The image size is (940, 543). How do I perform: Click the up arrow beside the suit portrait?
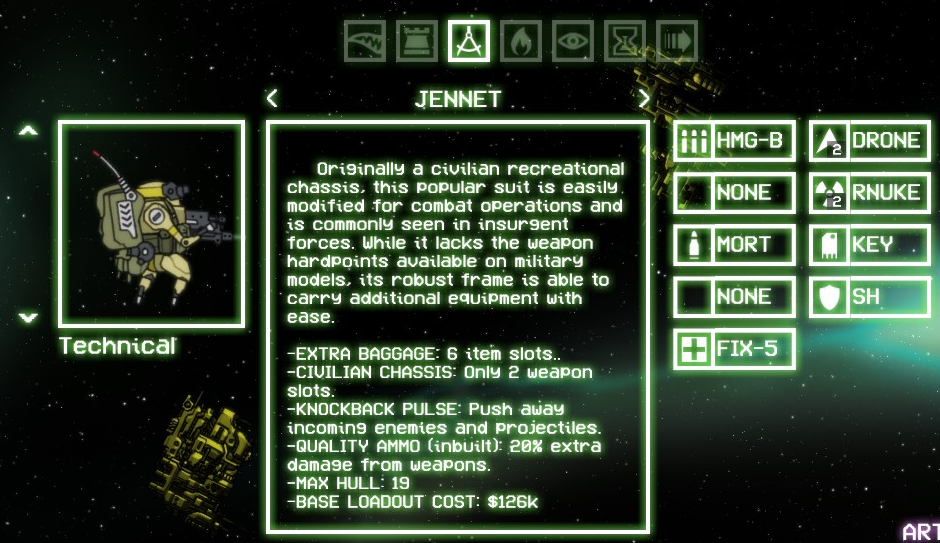click(x=29, y=131)
